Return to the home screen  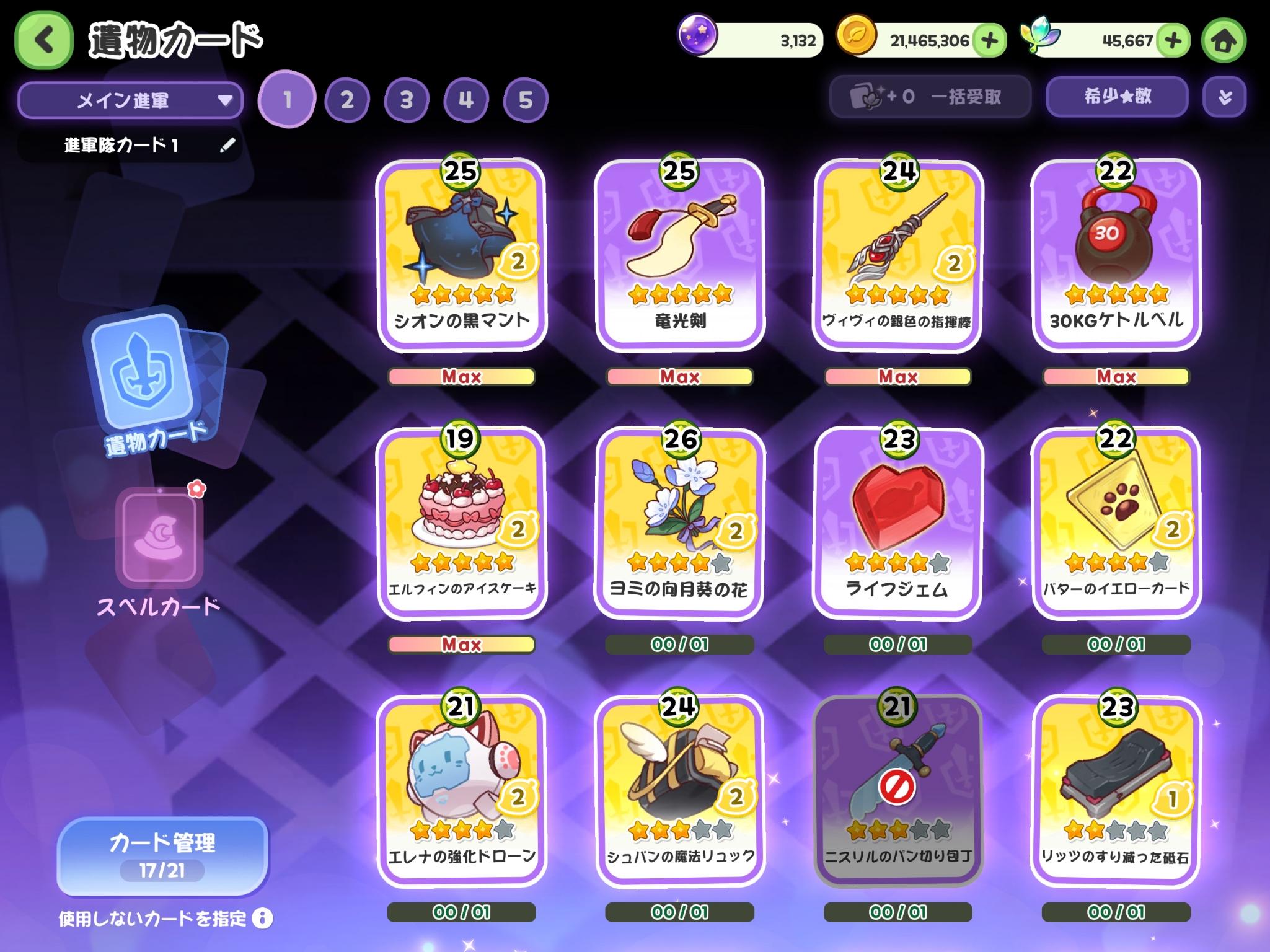[x=1223, y=41]
